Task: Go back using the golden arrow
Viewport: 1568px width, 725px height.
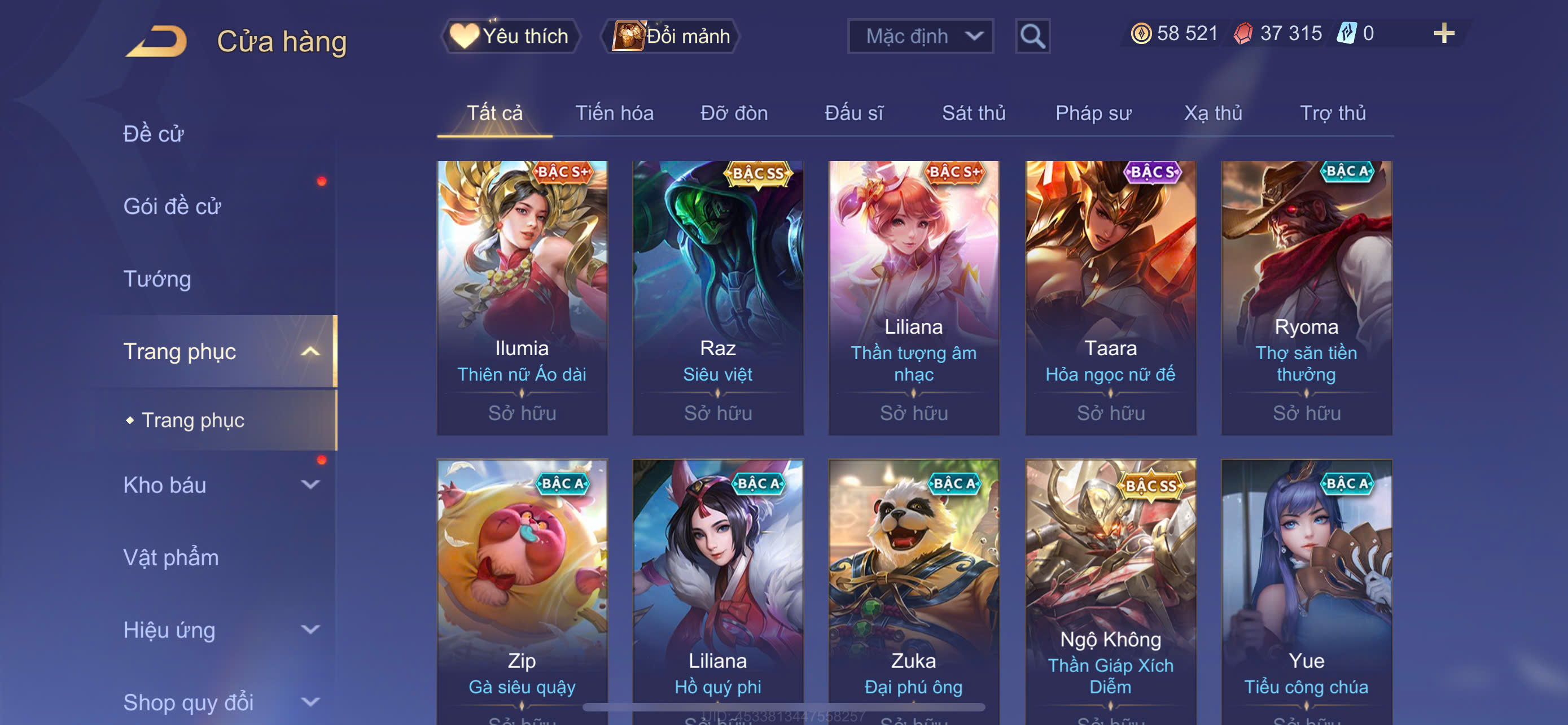Action: [156, 41]
